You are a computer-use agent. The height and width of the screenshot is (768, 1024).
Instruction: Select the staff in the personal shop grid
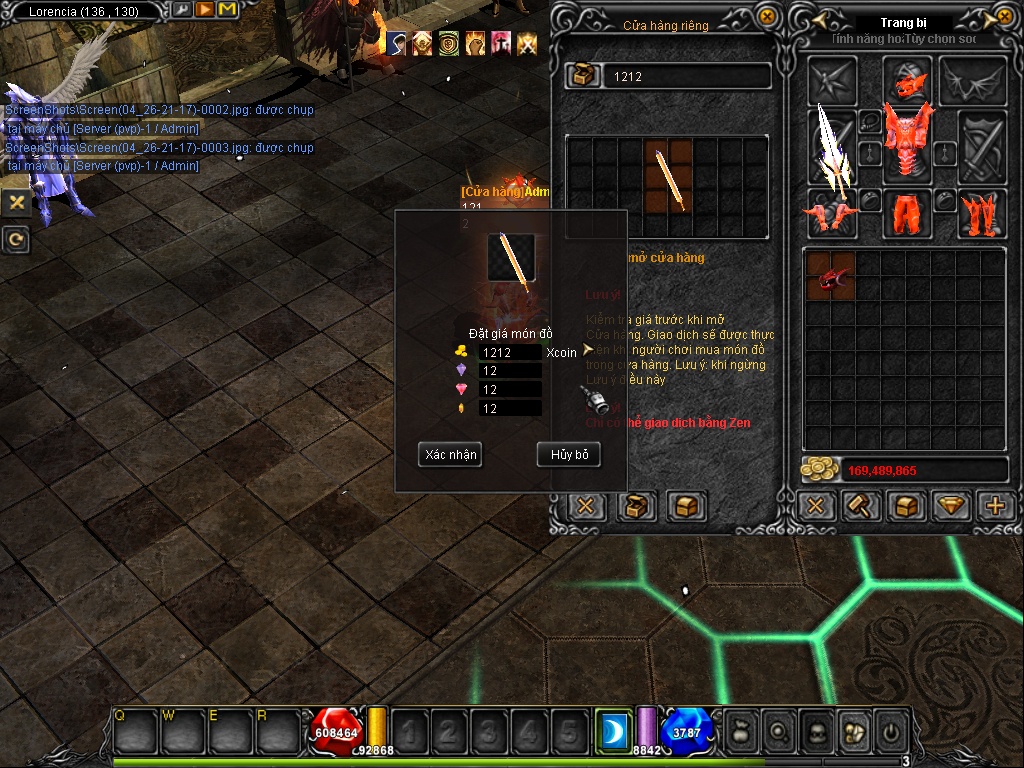pos(668,177)
